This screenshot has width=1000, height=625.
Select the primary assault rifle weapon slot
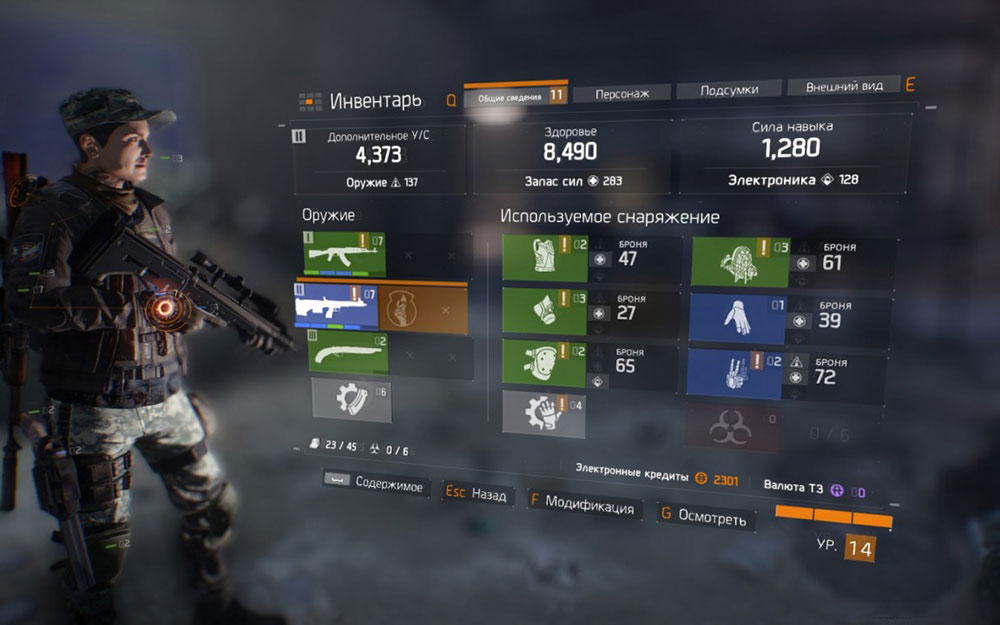tap(345, 255)
